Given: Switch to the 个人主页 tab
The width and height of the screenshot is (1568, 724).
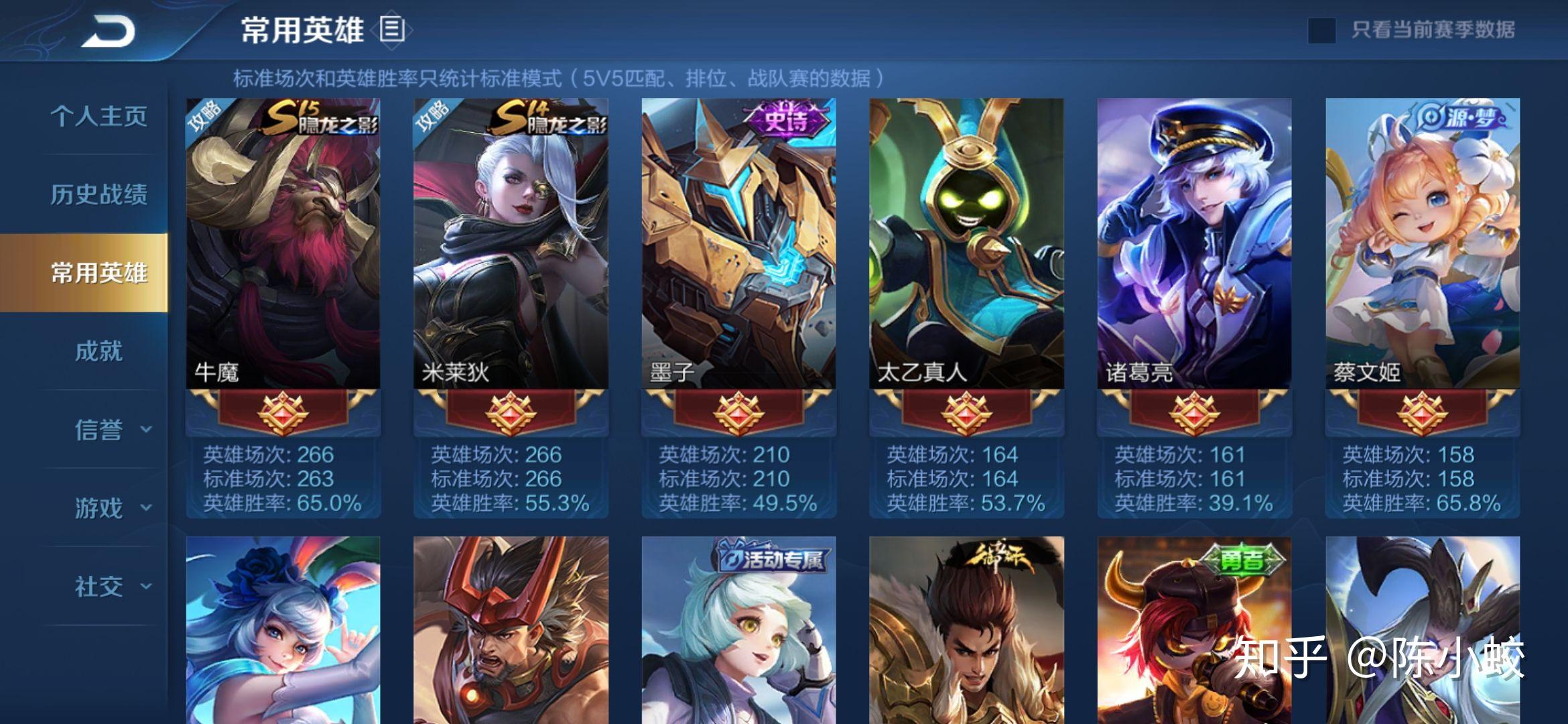Looking at the screenshot, I should point(99,116).
